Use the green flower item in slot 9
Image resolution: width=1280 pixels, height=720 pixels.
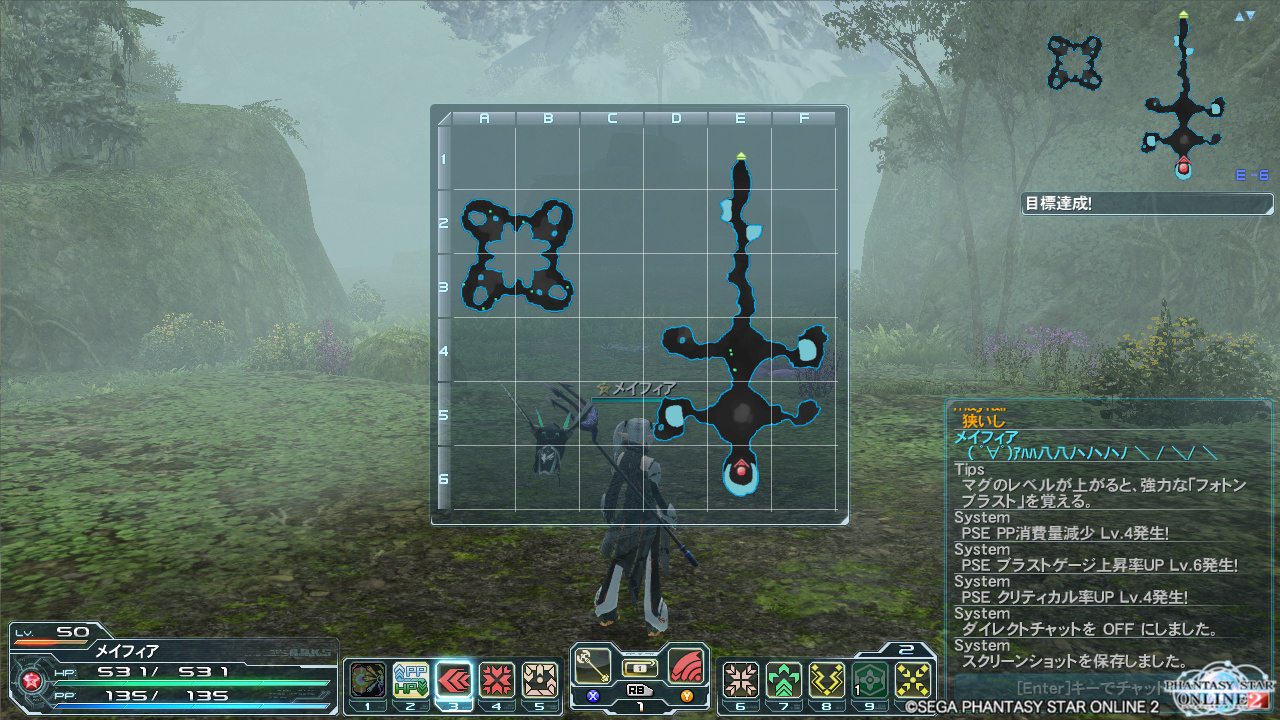[870, 680]
